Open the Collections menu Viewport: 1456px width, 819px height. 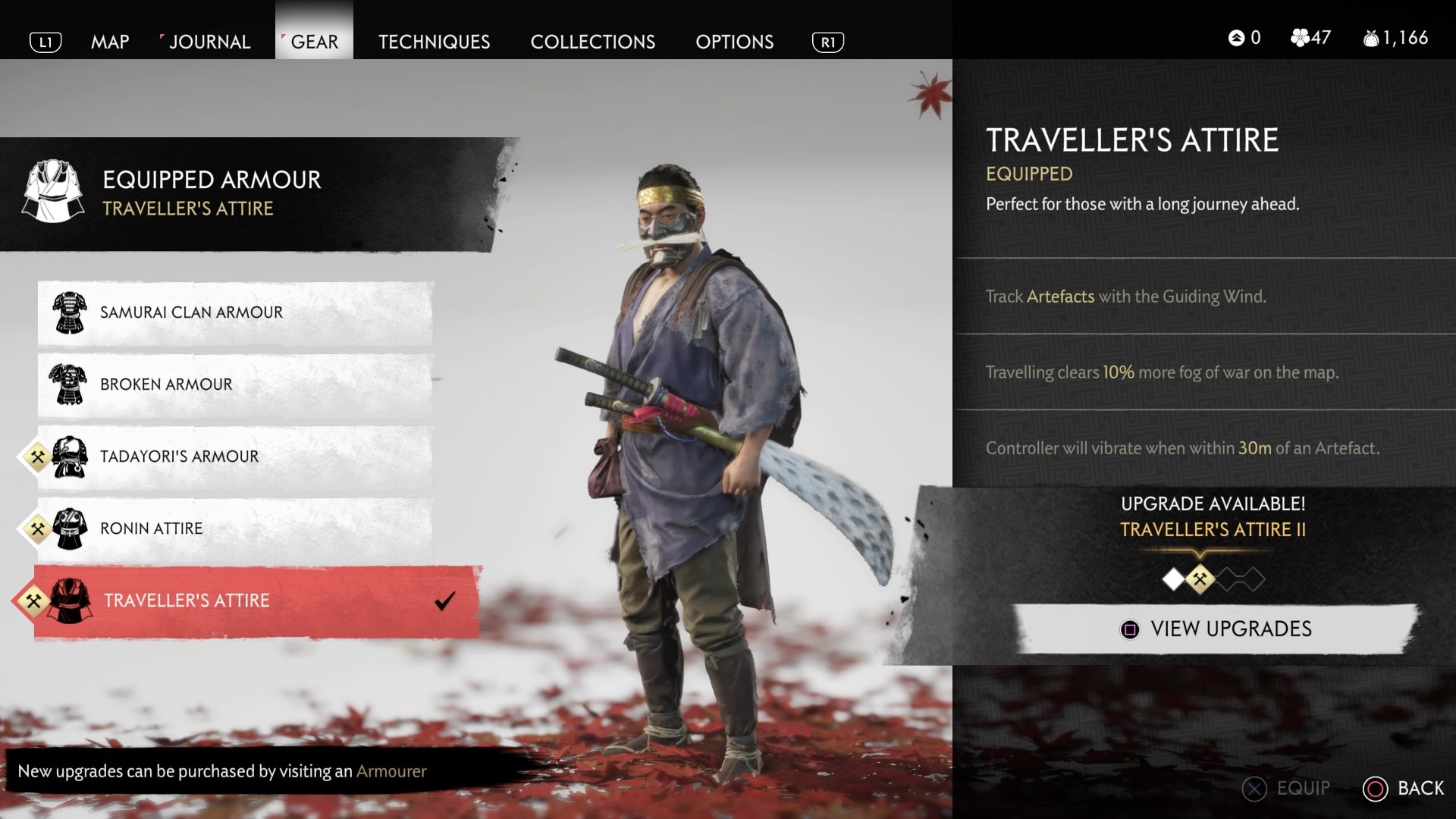(x=593, y=42)
